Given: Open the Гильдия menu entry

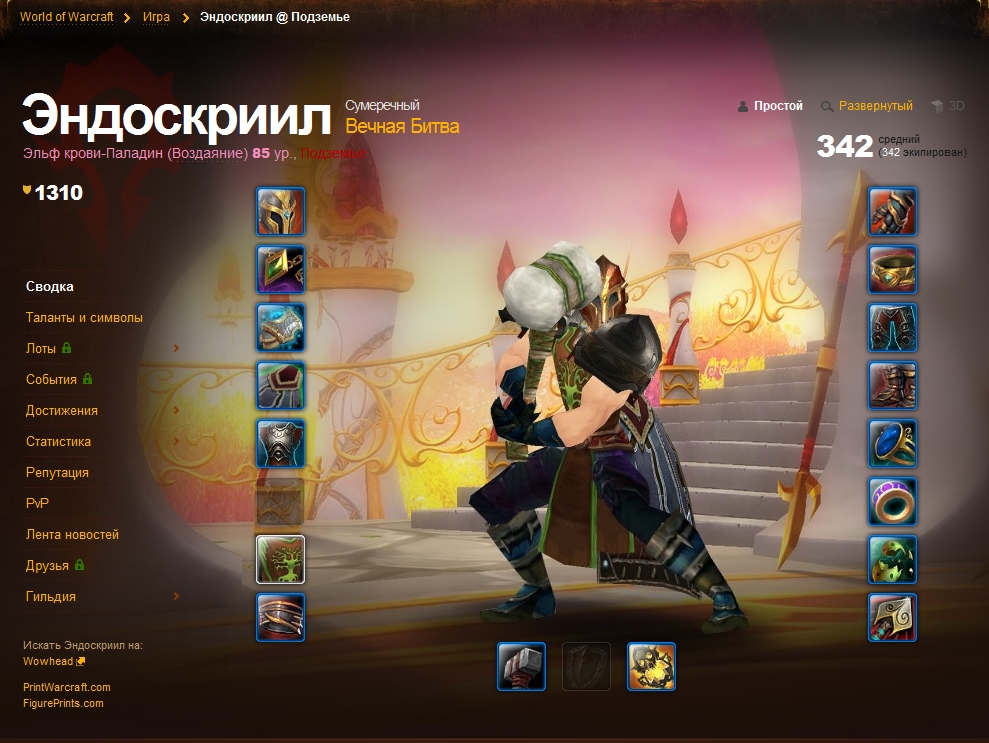Looking at the screenshot, I should pos(51,597).
